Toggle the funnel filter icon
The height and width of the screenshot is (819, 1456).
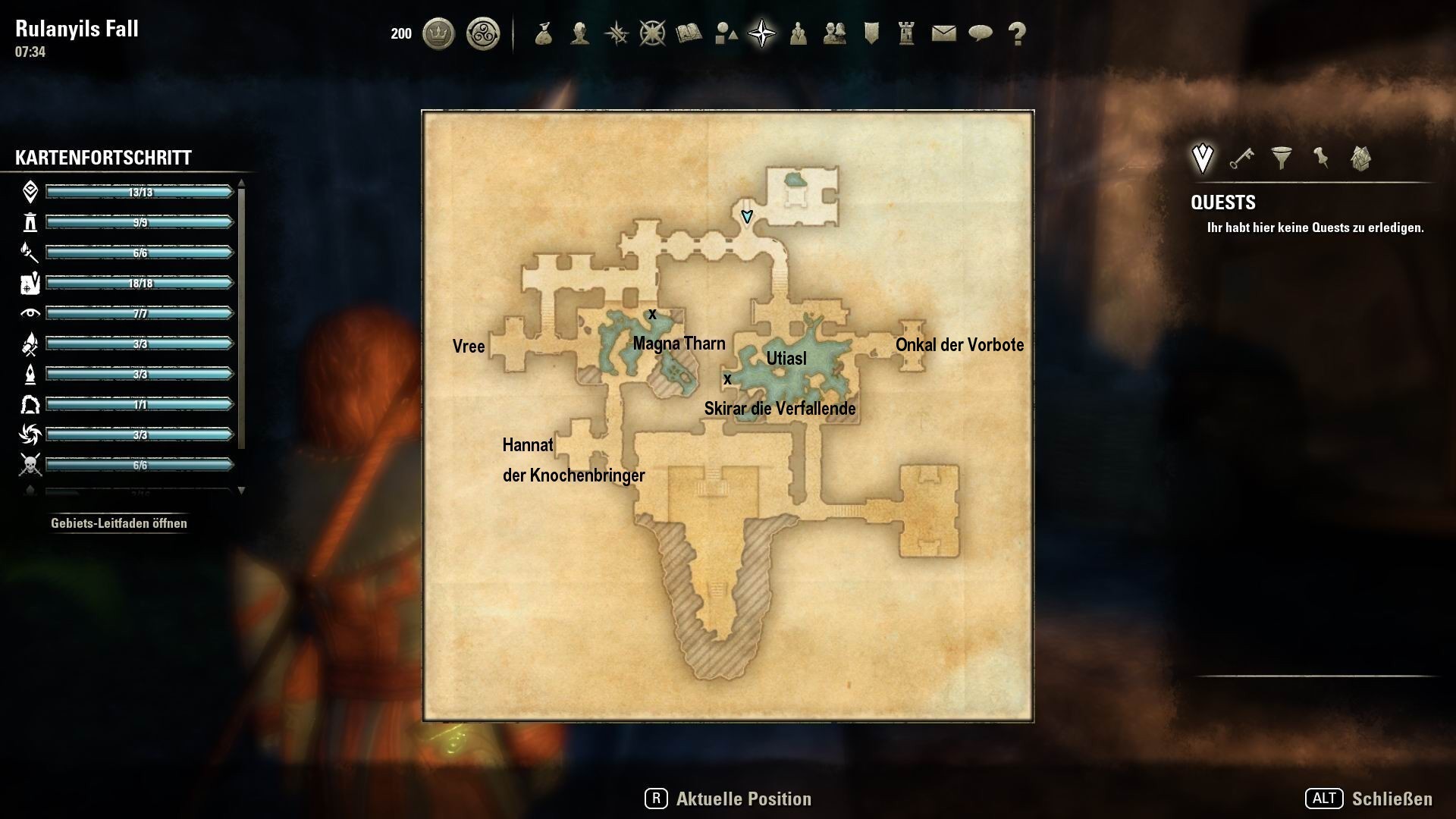pyautogui.click(x=1282, y=158)
